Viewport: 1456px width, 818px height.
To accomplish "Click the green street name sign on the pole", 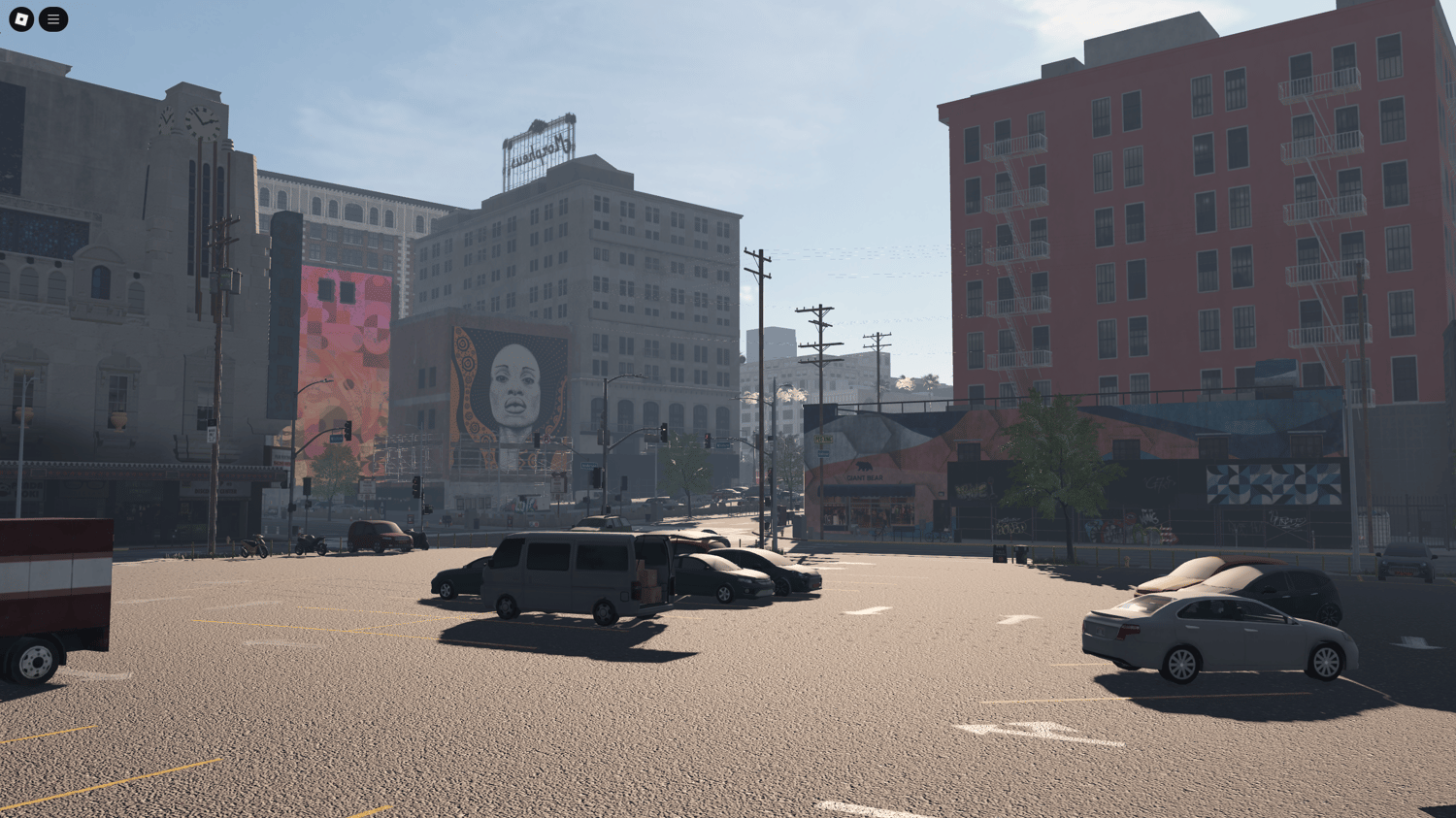I will (x=824, y=439).
